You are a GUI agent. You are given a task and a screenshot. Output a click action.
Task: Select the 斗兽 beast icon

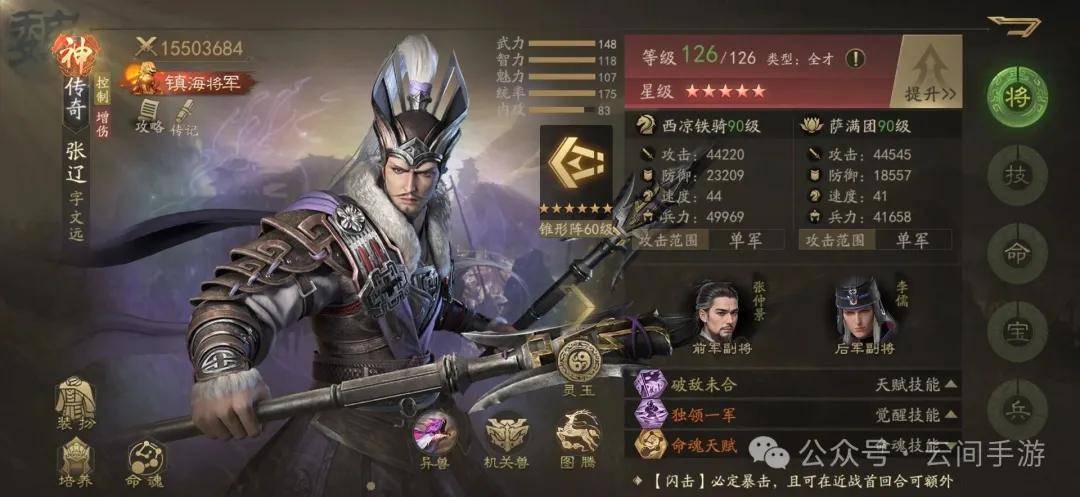pos(435,440)
